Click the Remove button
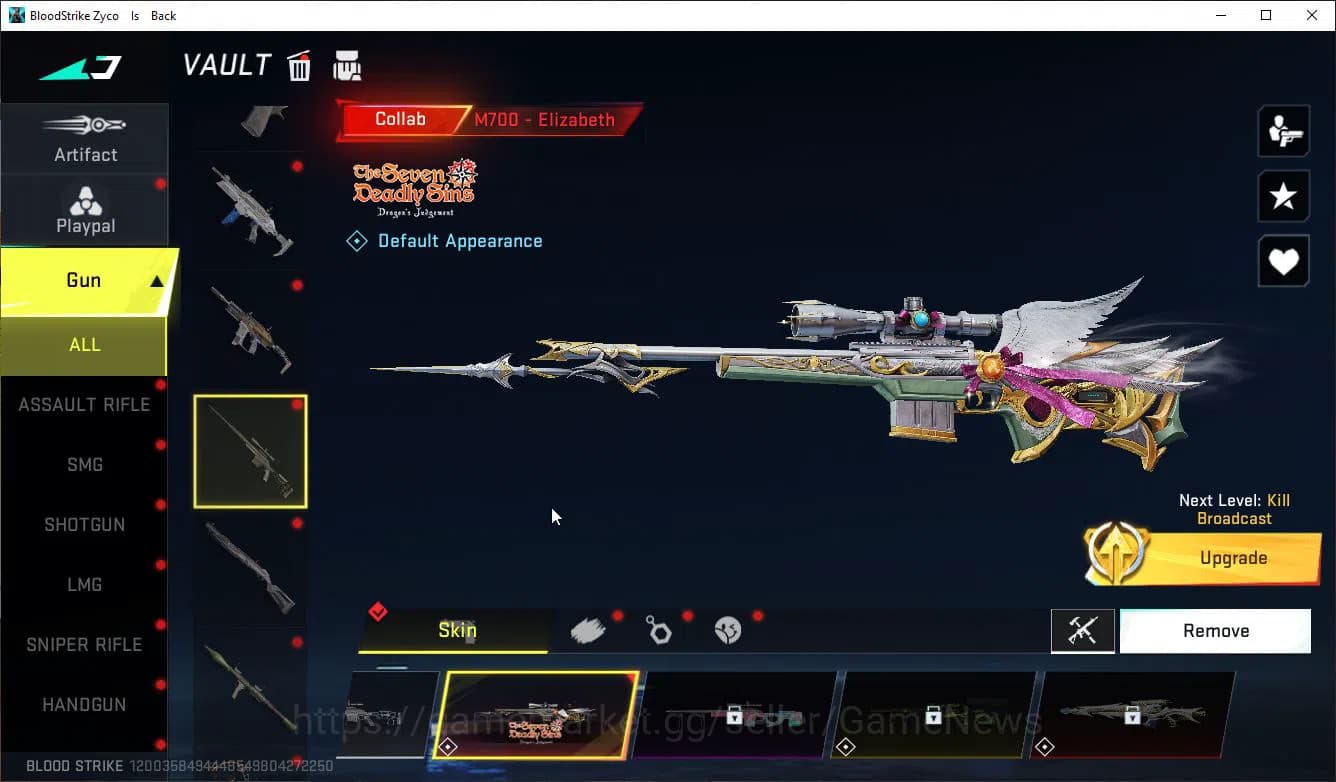 (x=1215, y=630)
